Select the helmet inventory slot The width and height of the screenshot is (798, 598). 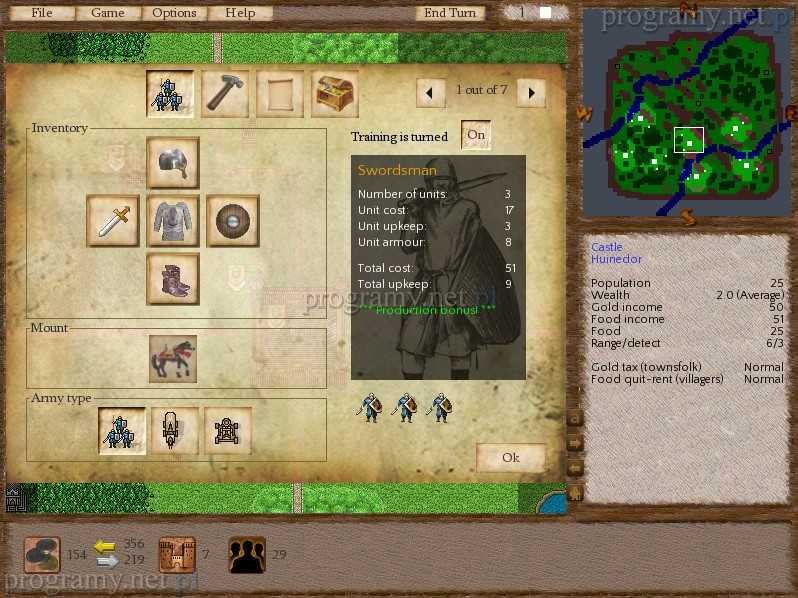[173, 163]
